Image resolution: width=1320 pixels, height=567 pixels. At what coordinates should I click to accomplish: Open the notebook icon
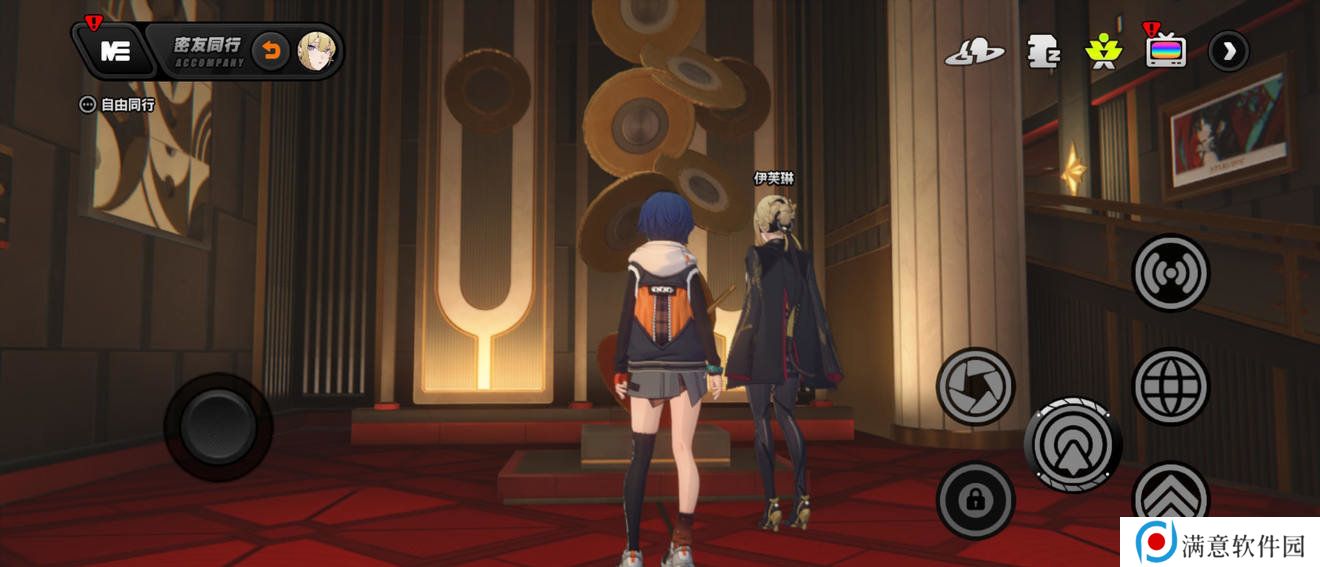1043,51
